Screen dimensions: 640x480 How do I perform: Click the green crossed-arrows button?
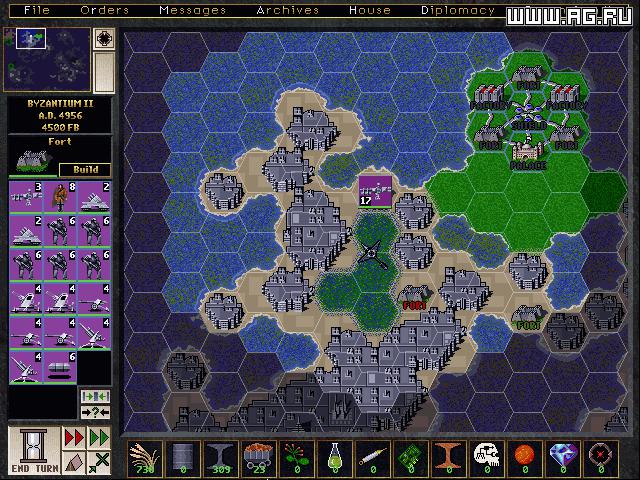click(x=99, y=461)
